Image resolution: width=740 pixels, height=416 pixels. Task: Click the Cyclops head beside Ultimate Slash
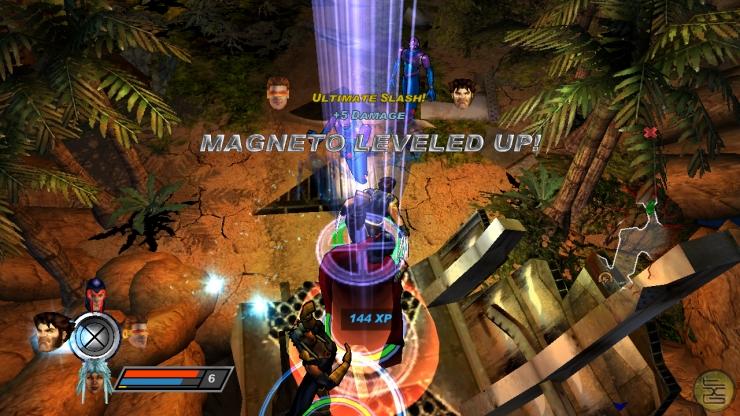point(279,93)
